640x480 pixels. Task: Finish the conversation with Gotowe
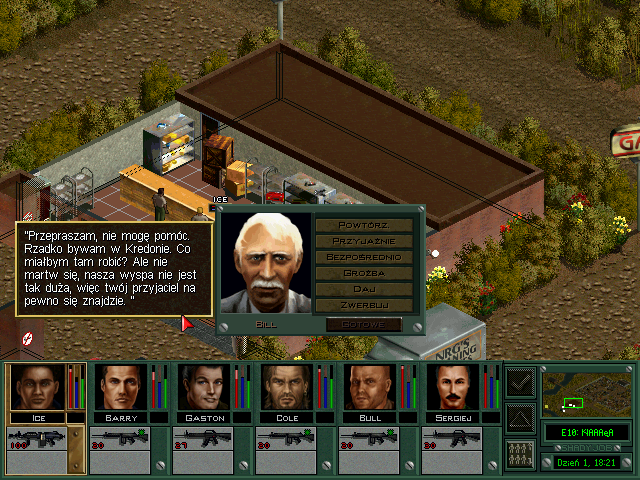pyautogui.click(x=364, y=325)
